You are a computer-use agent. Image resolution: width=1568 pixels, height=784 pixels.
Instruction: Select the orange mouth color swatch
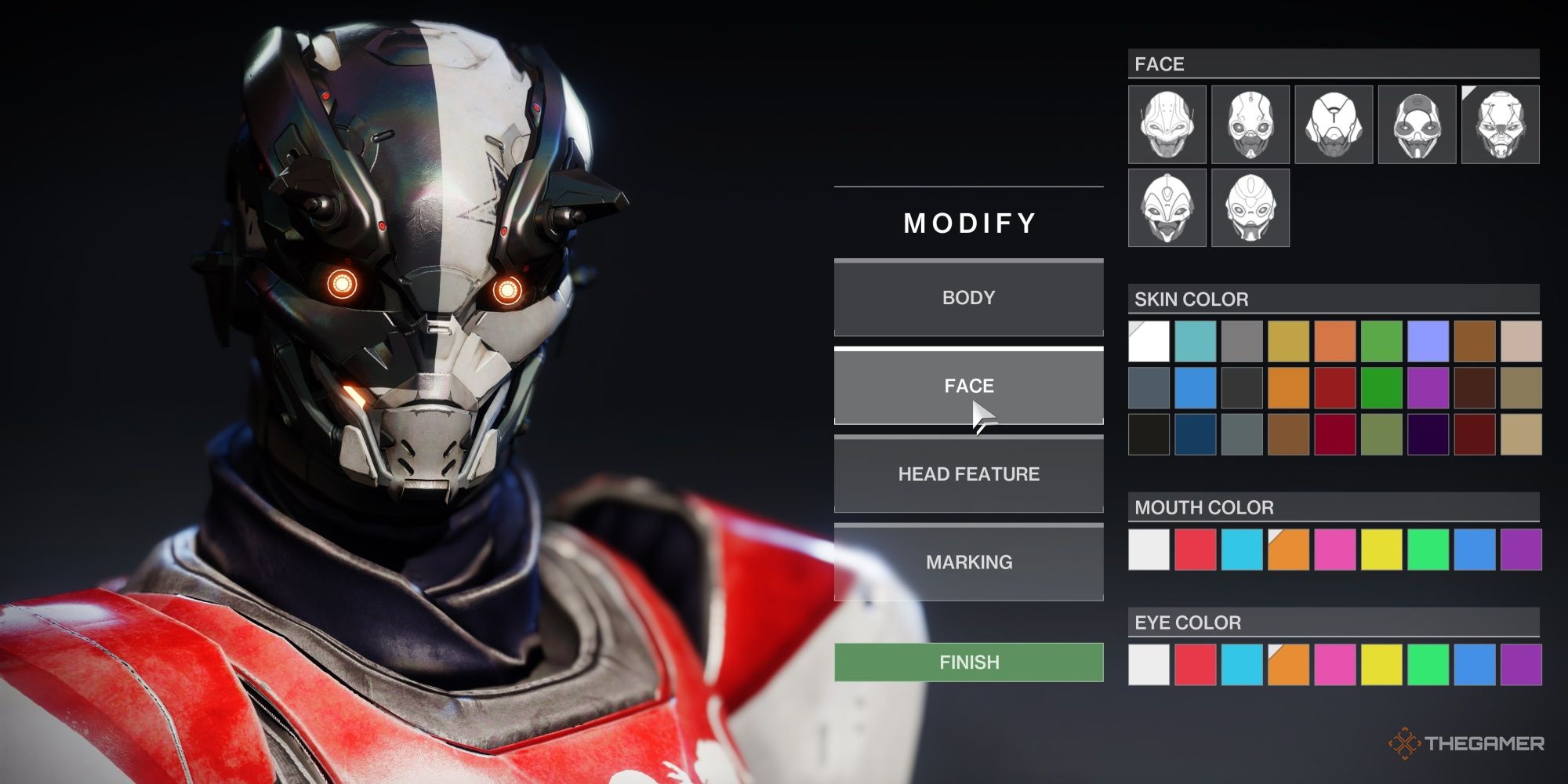tap(1288, 550)
